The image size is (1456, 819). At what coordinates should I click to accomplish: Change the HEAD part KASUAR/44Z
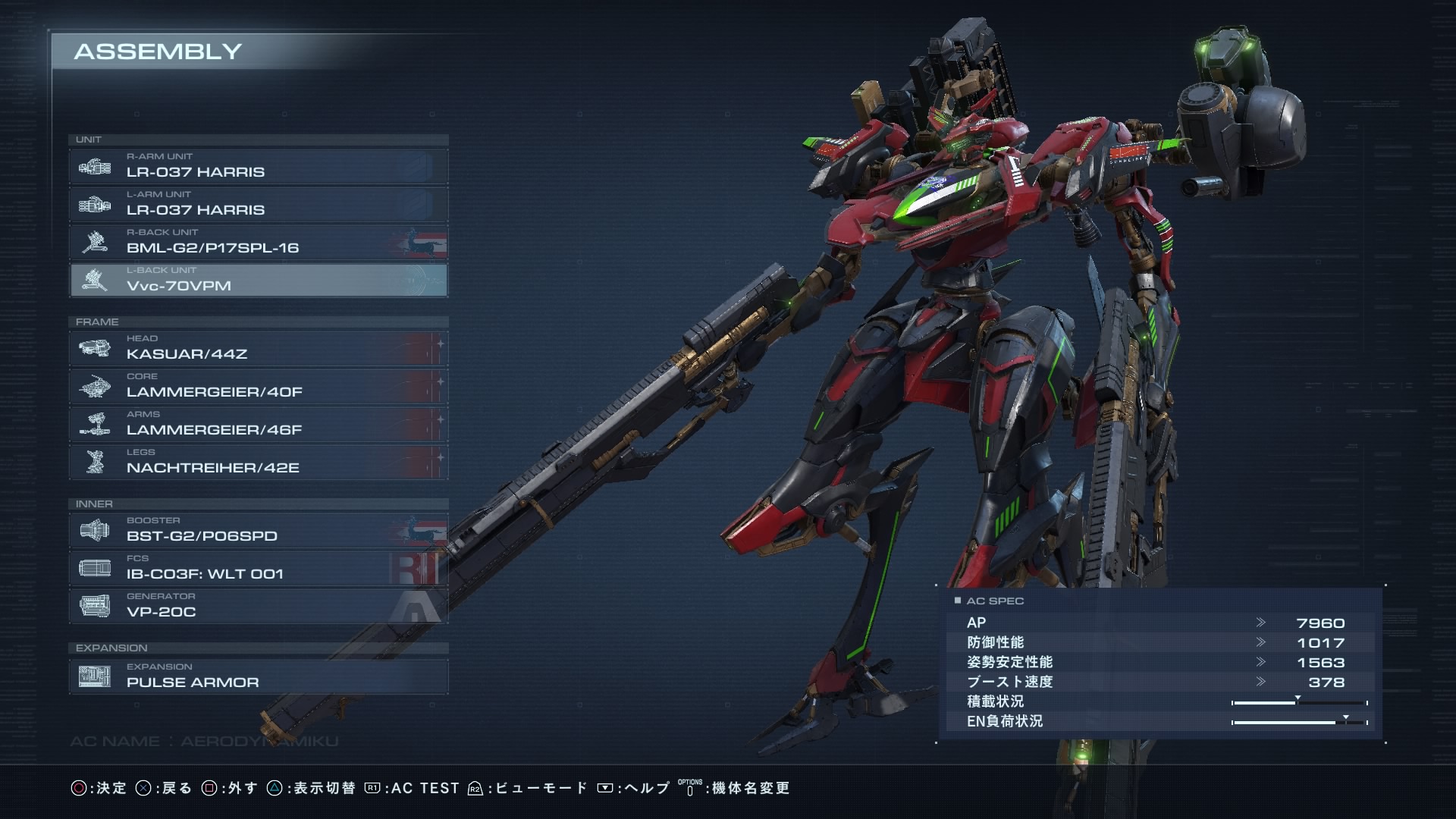(x=258, y=348)
